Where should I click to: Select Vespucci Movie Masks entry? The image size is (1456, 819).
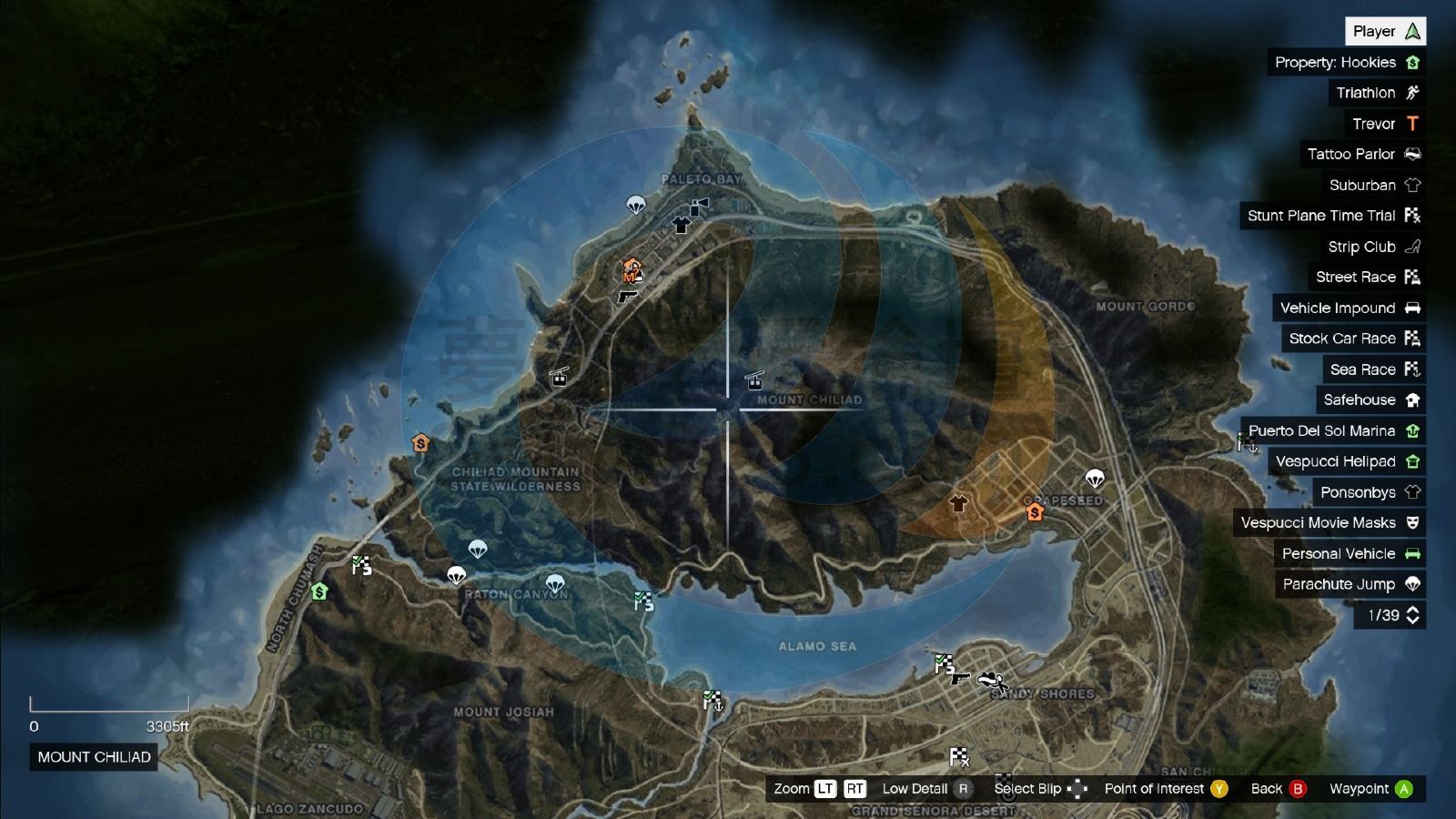(1330, 522)
